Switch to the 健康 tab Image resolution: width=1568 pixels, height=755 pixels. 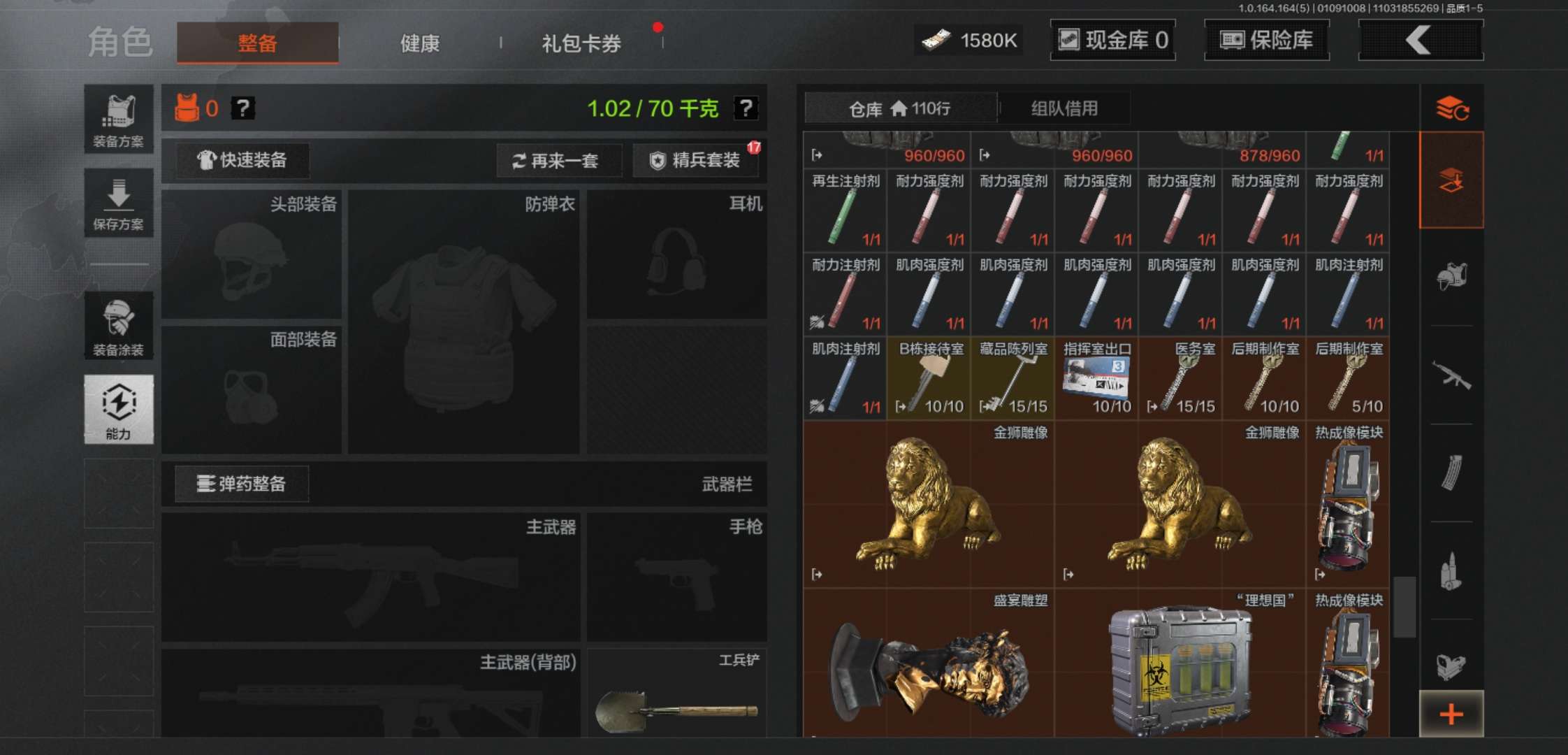419,43
